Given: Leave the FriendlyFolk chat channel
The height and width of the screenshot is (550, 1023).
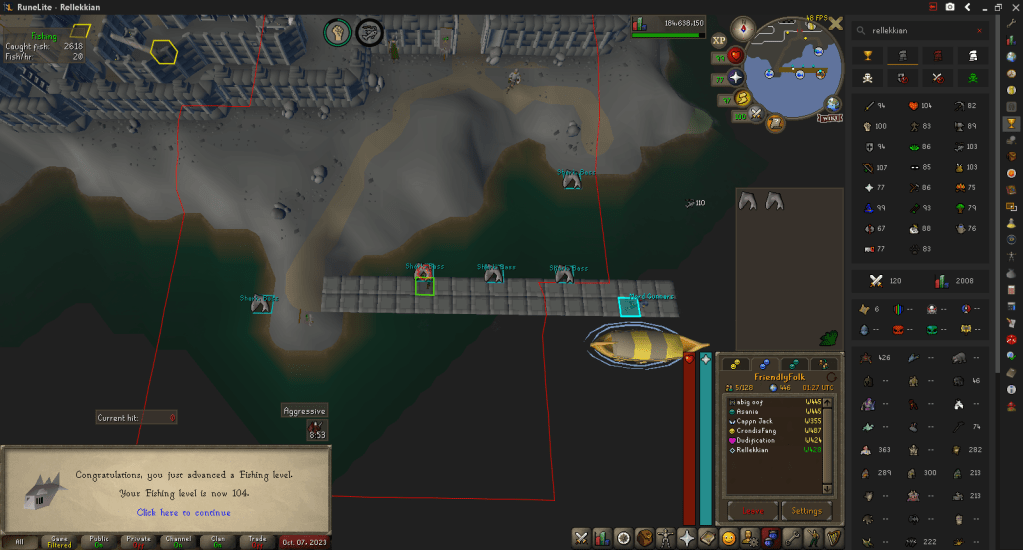Looking at the screenshot, I should 753,511.
